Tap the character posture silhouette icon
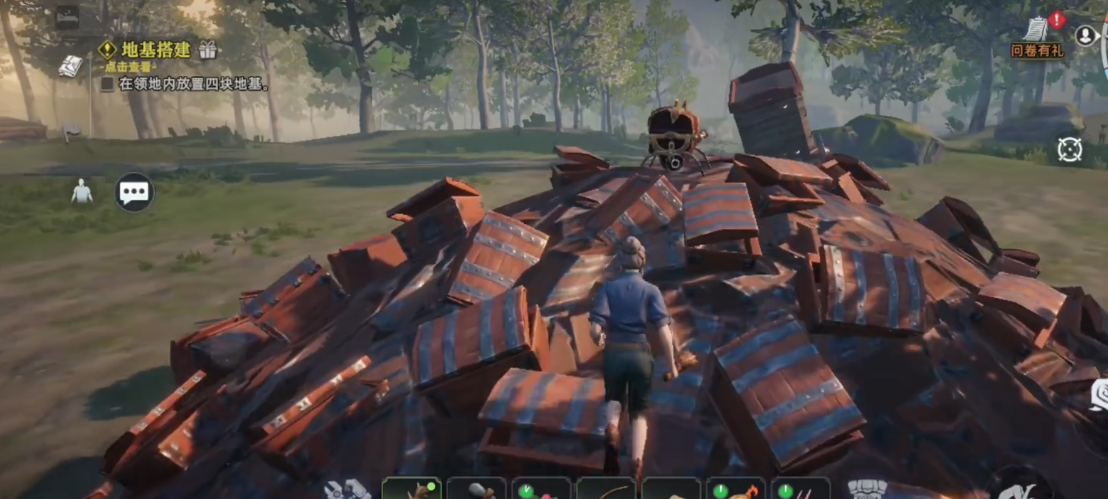 point(82,191)
